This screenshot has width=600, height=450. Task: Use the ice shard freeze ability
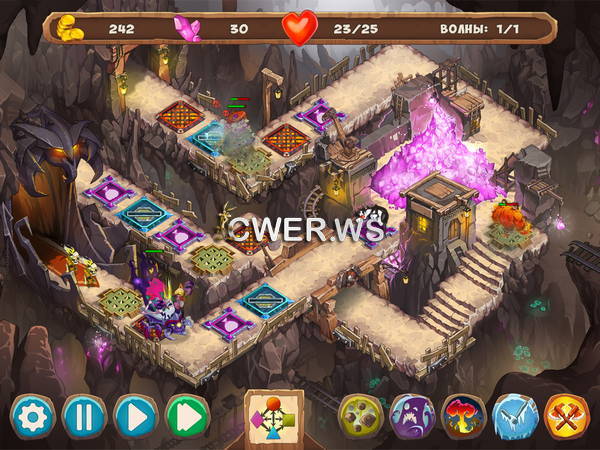click(x=515, y=415)
